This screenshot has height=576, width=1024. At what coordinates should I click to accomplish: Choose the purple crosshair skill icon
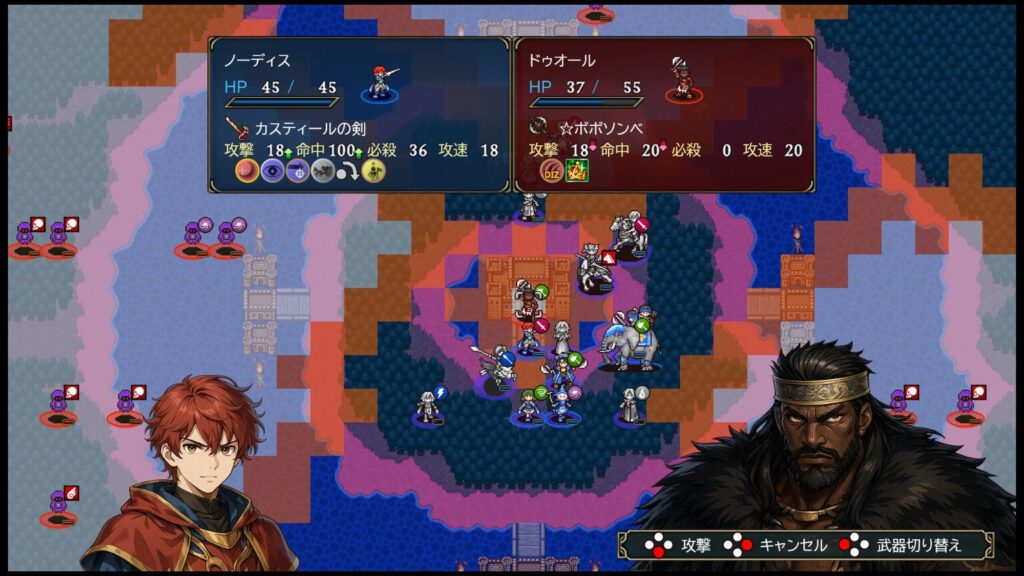(x=297, y=172)
